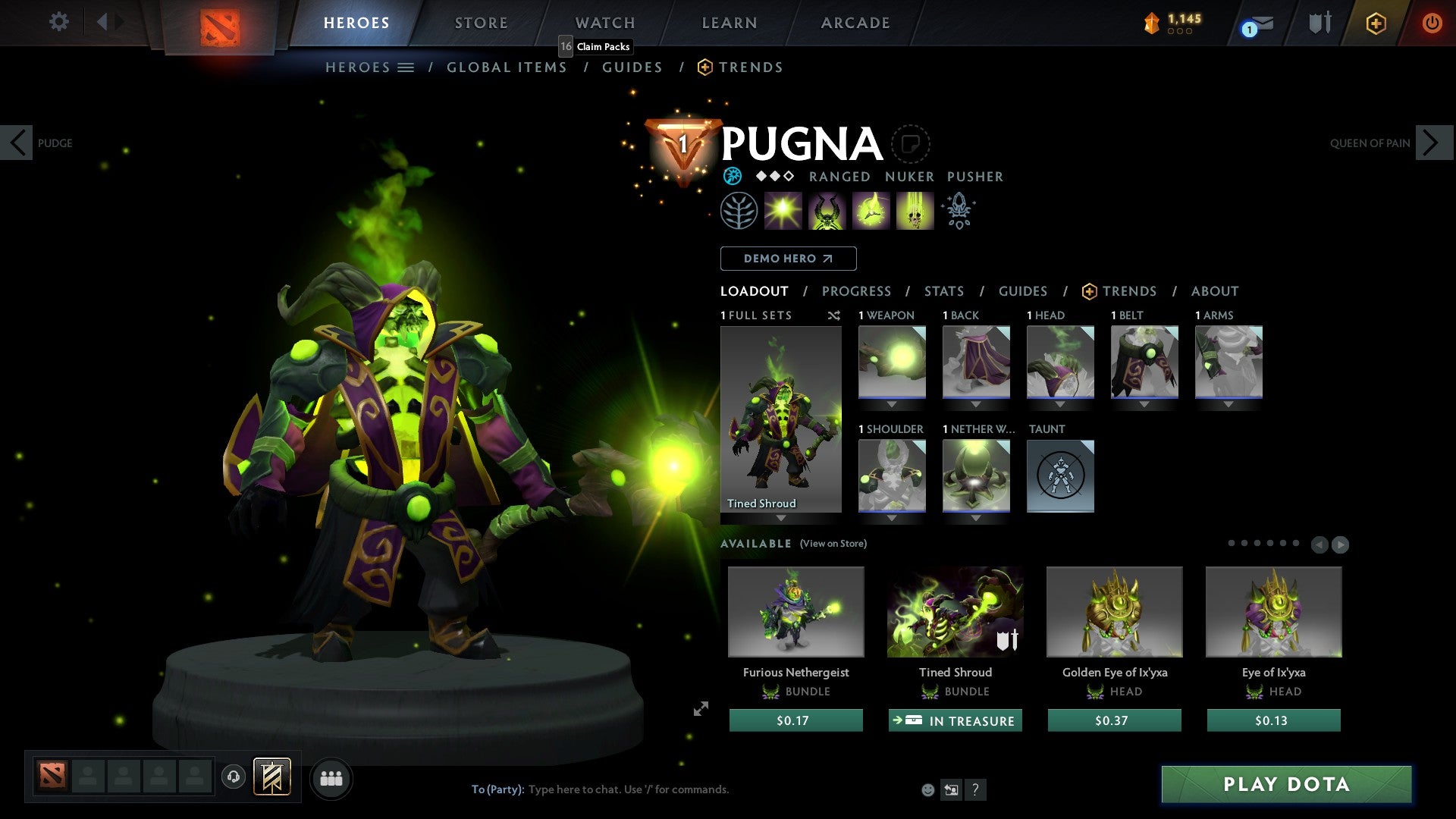The height and width of the screenshot is (819, 1456).
Task: Go to the Arcade tab
Action: point(855,23)
